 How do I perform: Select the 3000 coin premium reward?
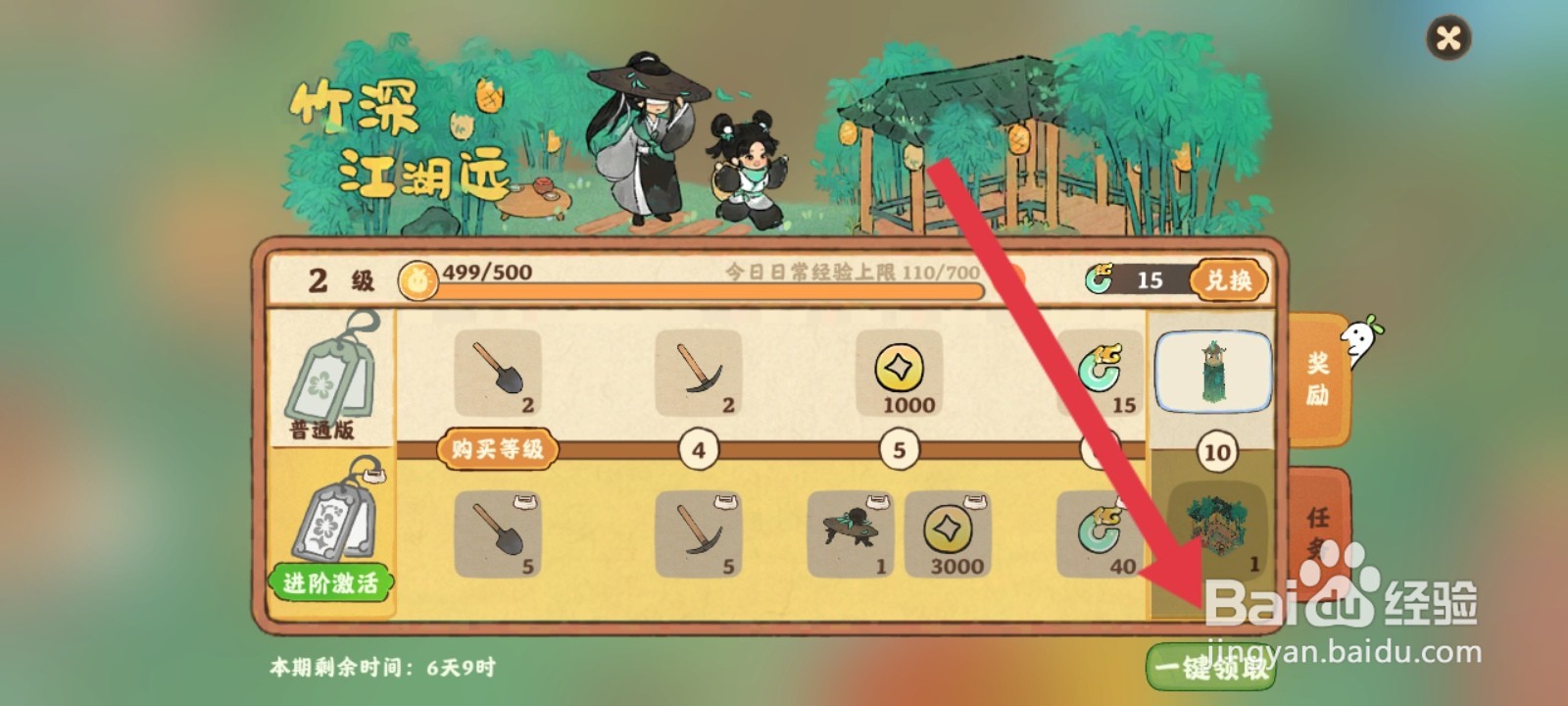pyautogui.click(x=949, y=536)
